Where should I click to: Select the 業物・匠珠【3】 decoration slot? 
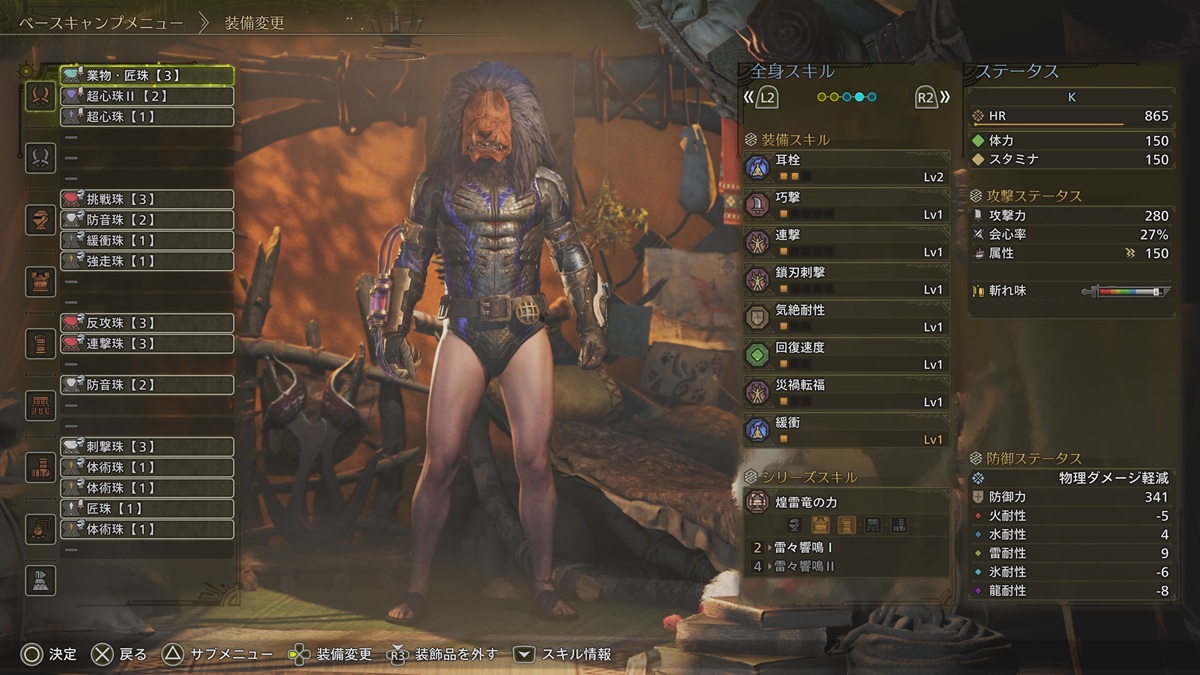147,75
